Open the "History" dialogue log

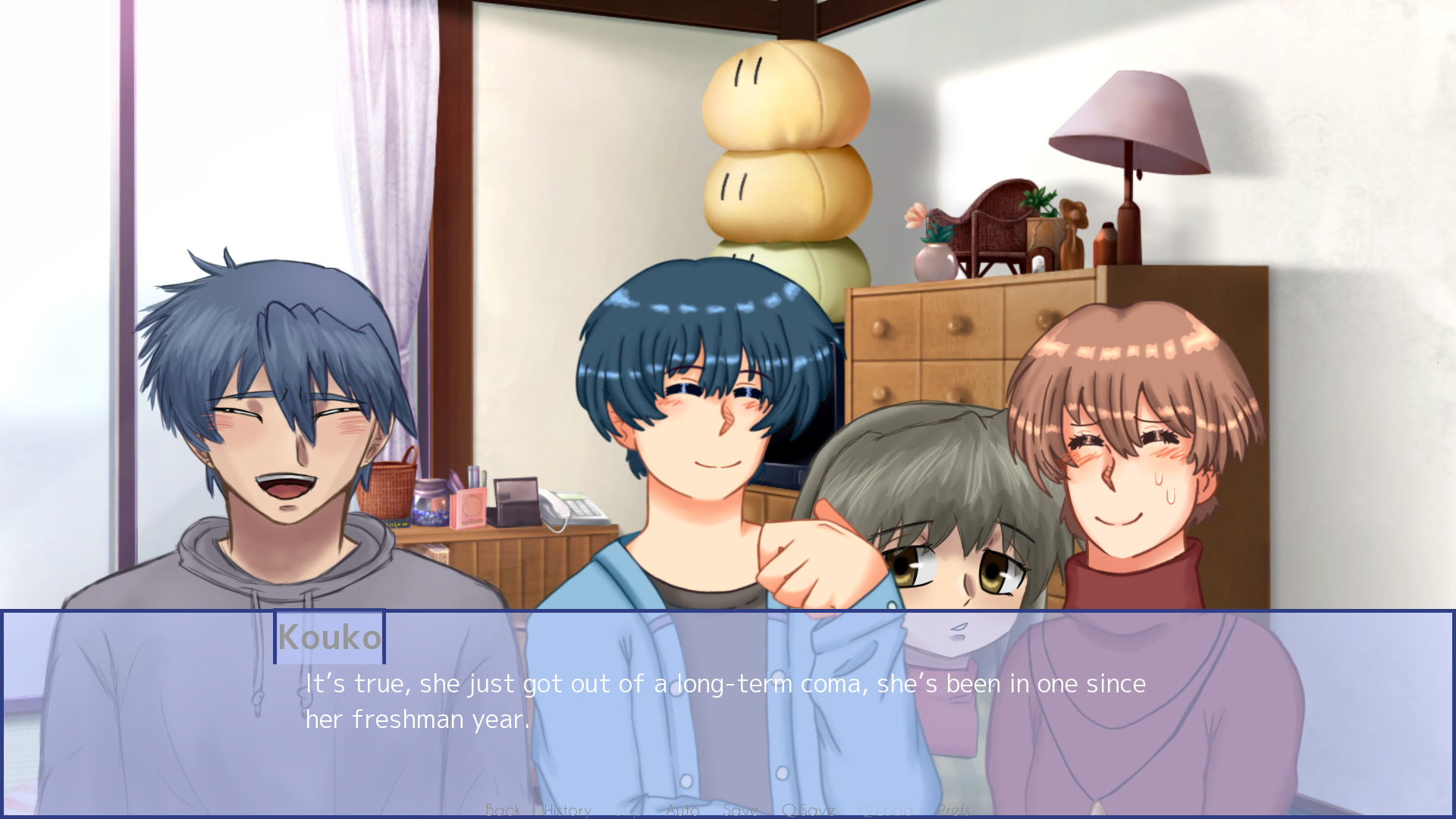(567, 809)
